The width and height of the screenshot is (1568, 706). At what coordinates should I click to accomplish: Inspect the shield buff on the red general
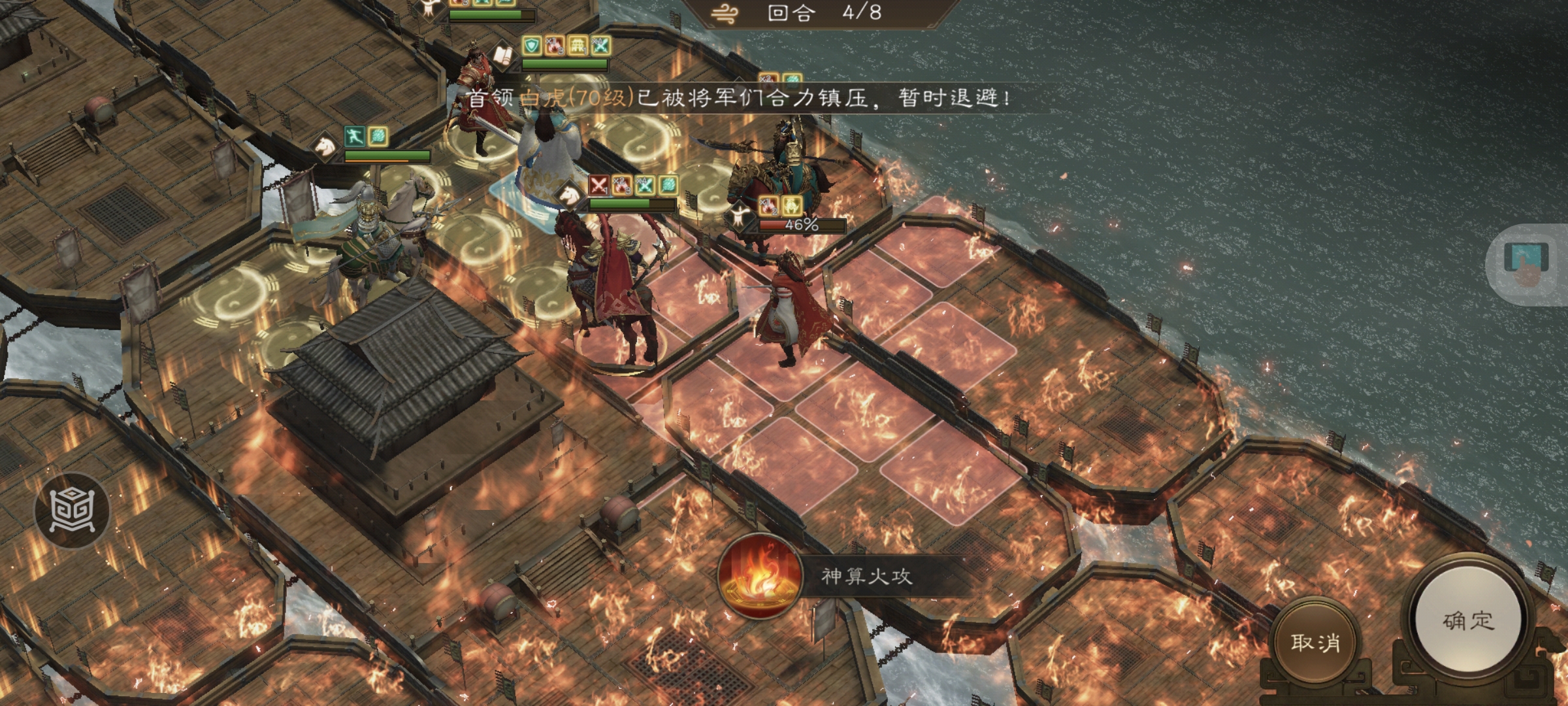tap(531, 46)
